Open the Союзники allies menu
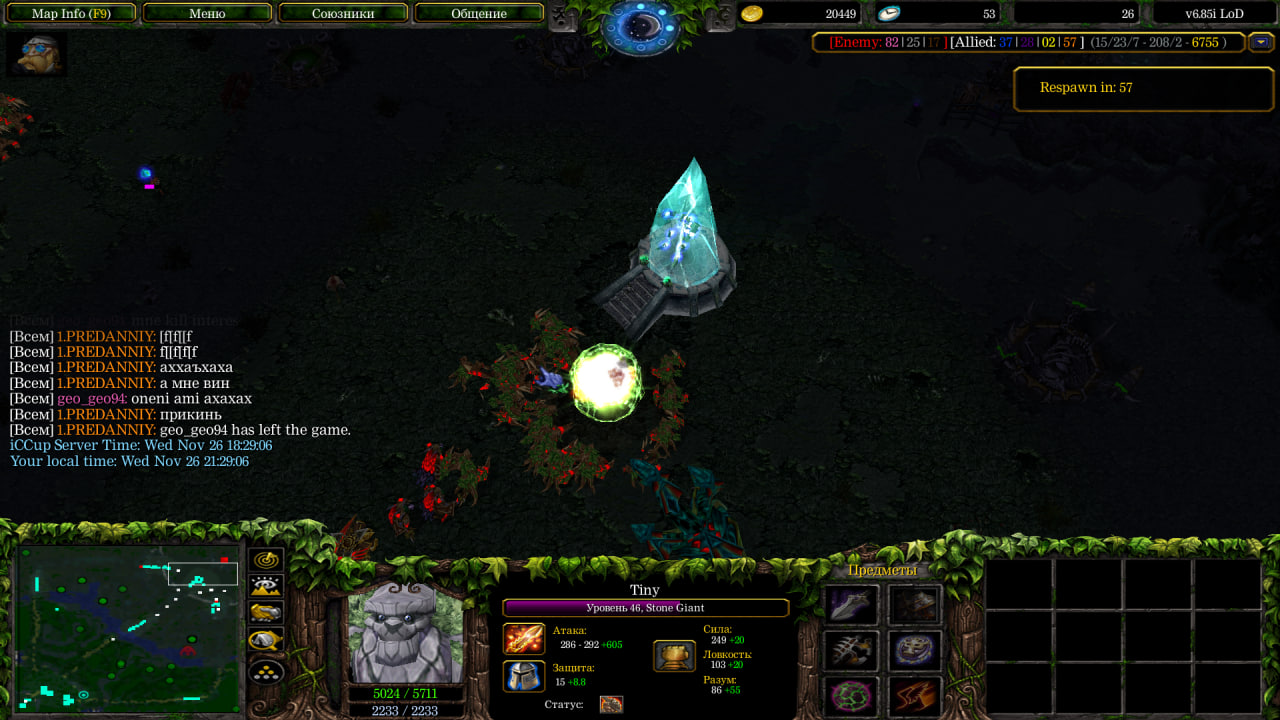Screen dimensions: 1280x720 click(343, 13)
